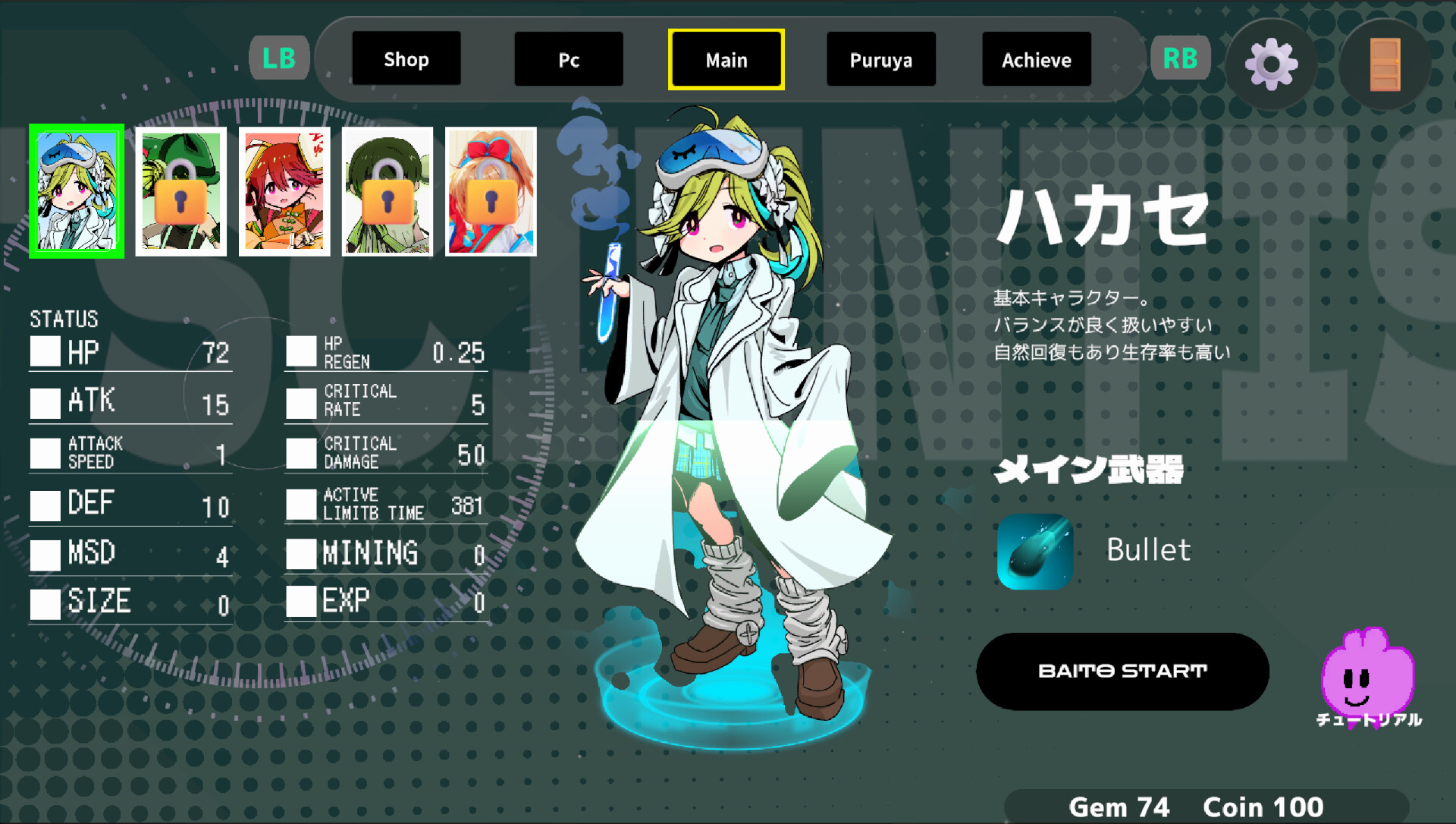Select the red-haired character thumbnail

click(x=284, y=191)
